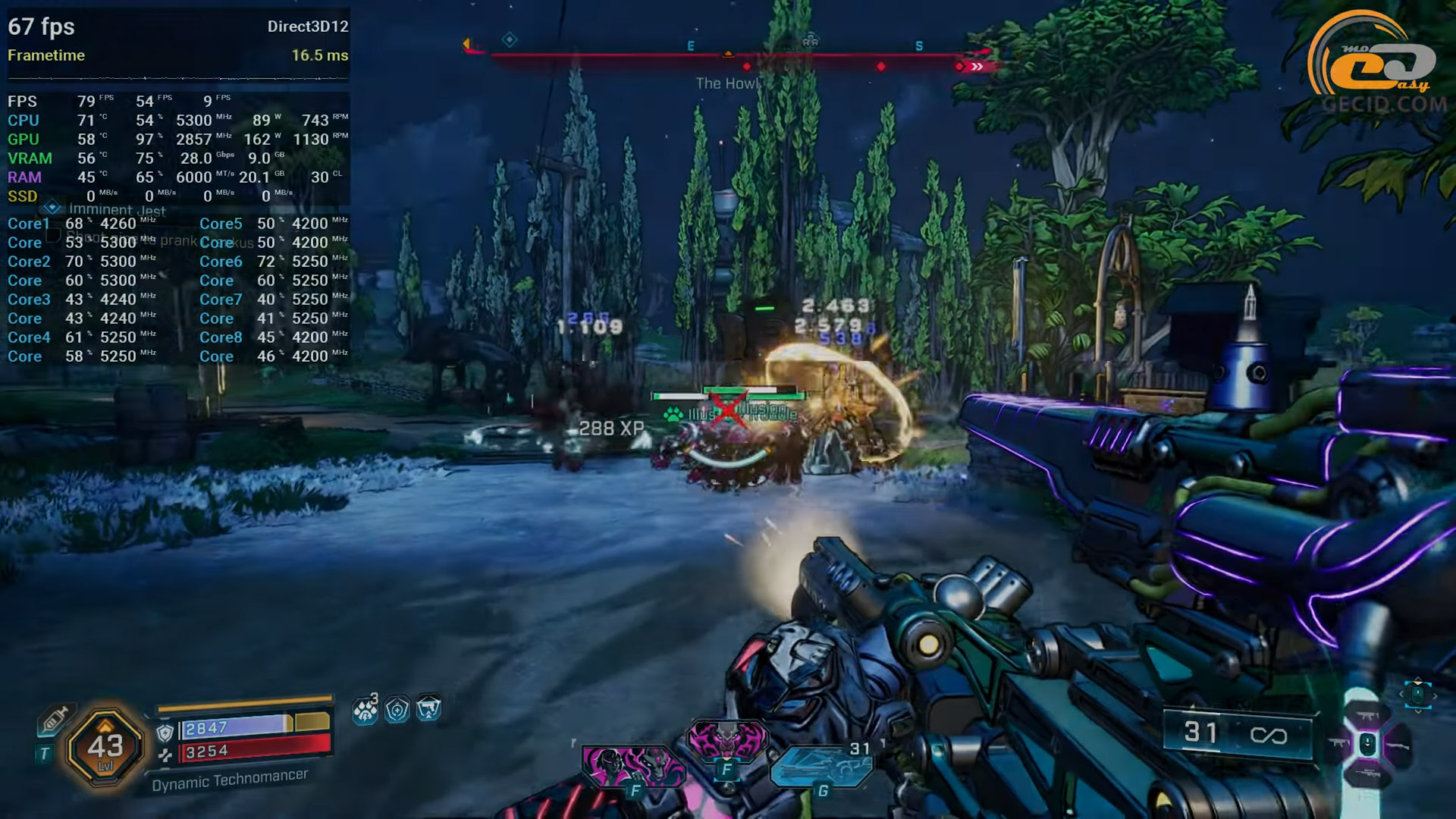Select the top weapon wheel slot
The width and height of the screenshot is (1456, 819).
[1368, 715]
